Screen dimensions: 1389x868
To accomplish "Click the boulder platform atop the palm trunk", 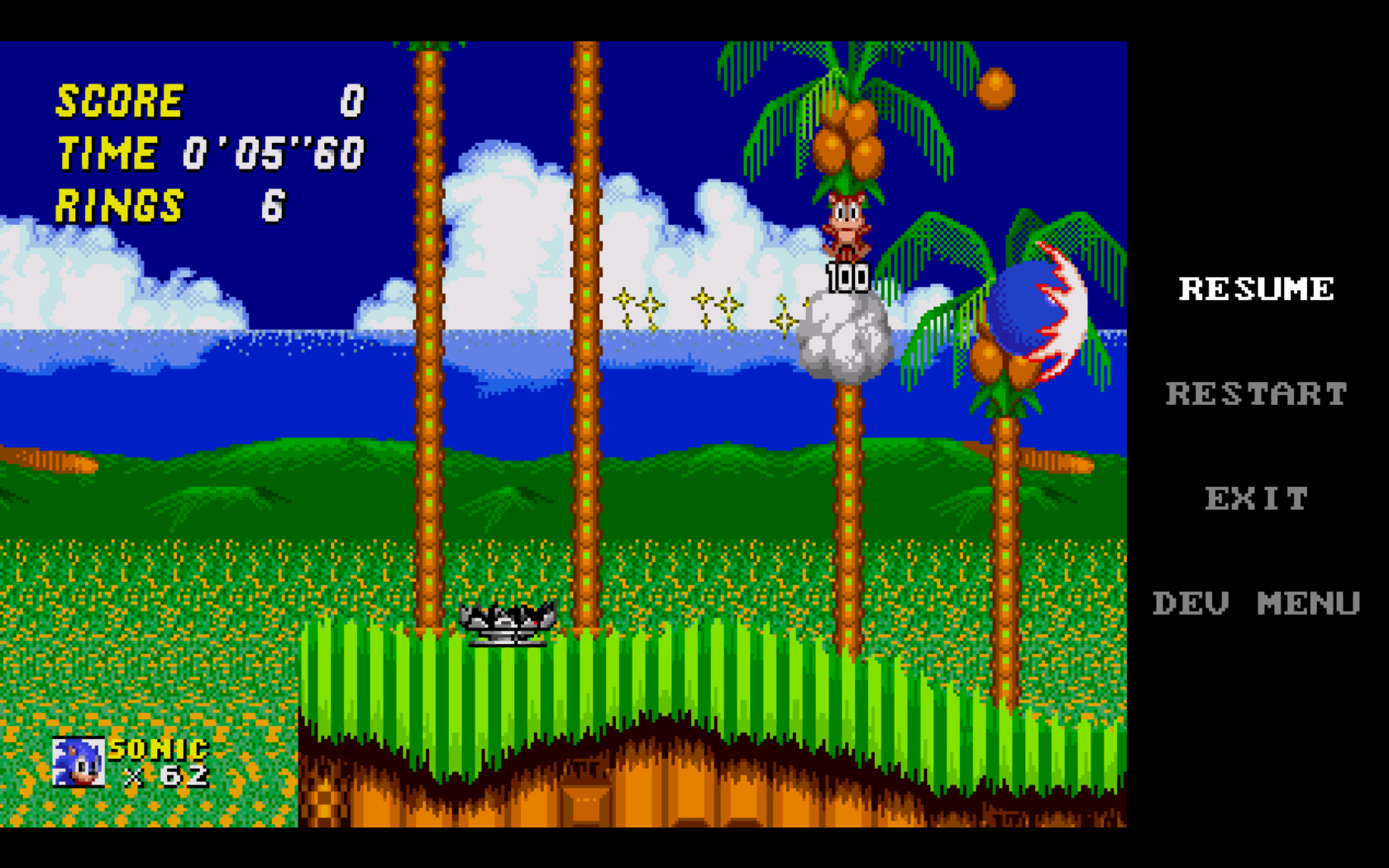I will [x=843, y=335].
